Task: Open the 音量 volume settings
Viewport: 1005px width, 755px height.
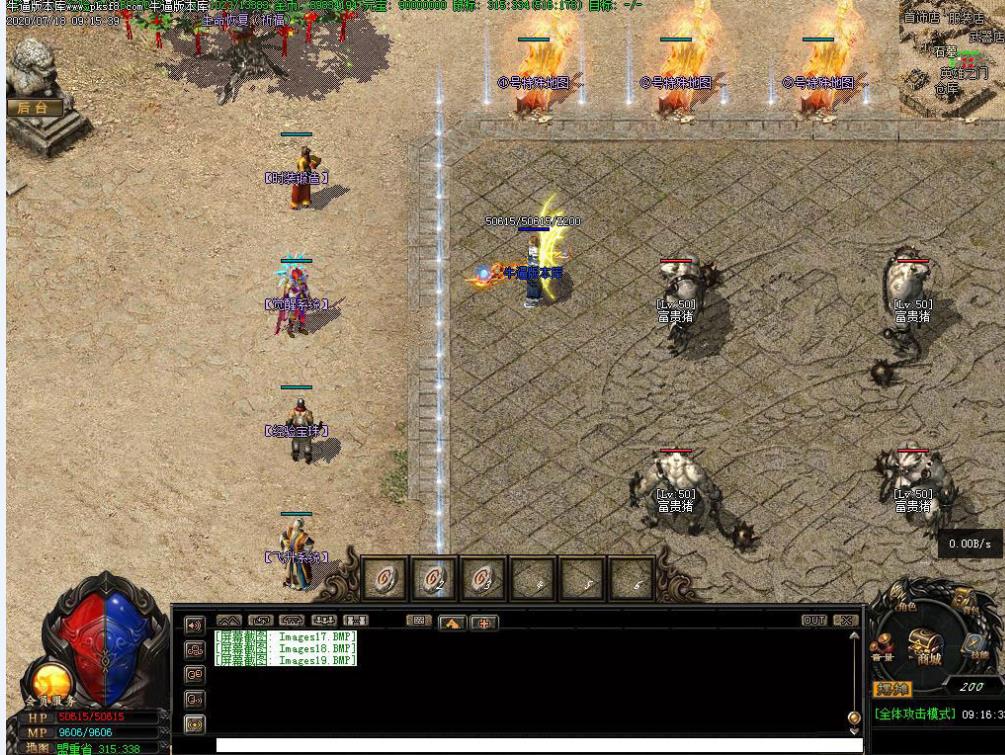Action: point(882,651)
